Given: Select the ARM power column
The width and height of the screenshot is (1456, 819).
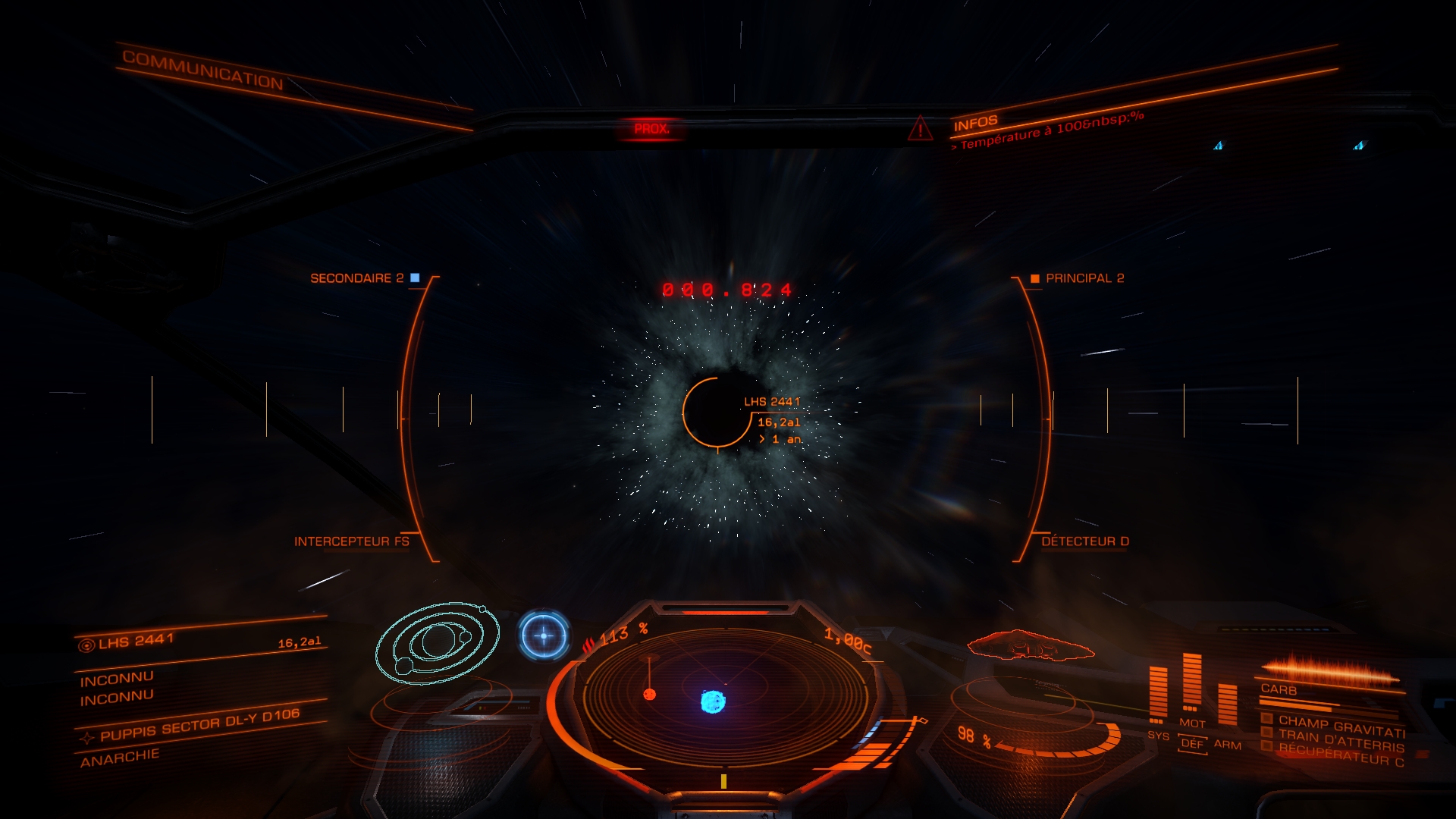Looking at the screenshot, I should pos(1227,704).
